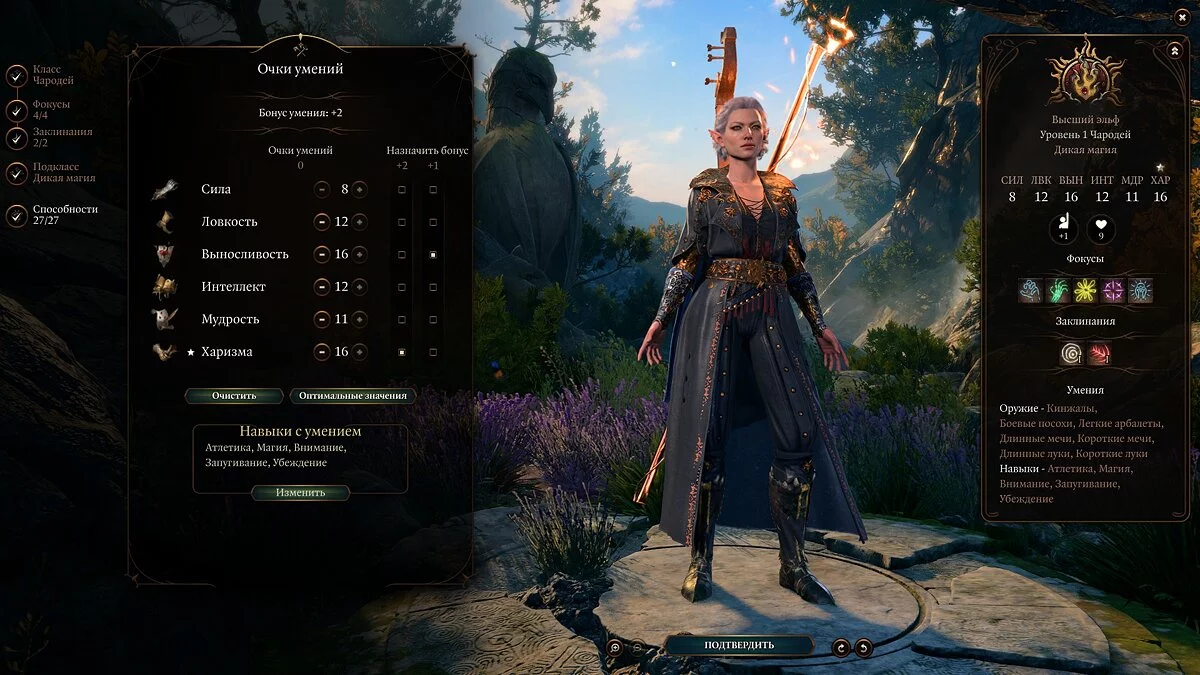The height and width of the screenshot is (675, 1200).
Task: Apply Оптимальные значения preset
Action: [353, 395]
